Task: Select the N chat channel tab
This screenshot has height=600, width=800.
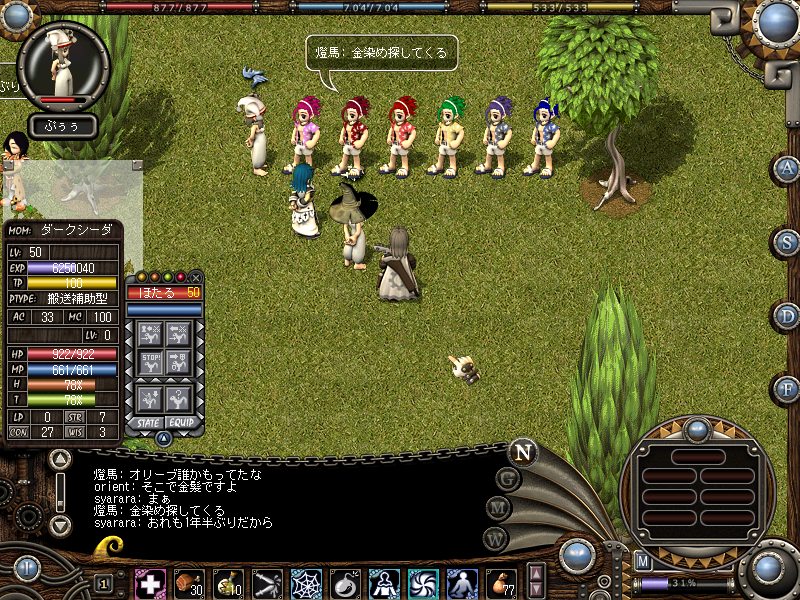Action: (522, 452)
